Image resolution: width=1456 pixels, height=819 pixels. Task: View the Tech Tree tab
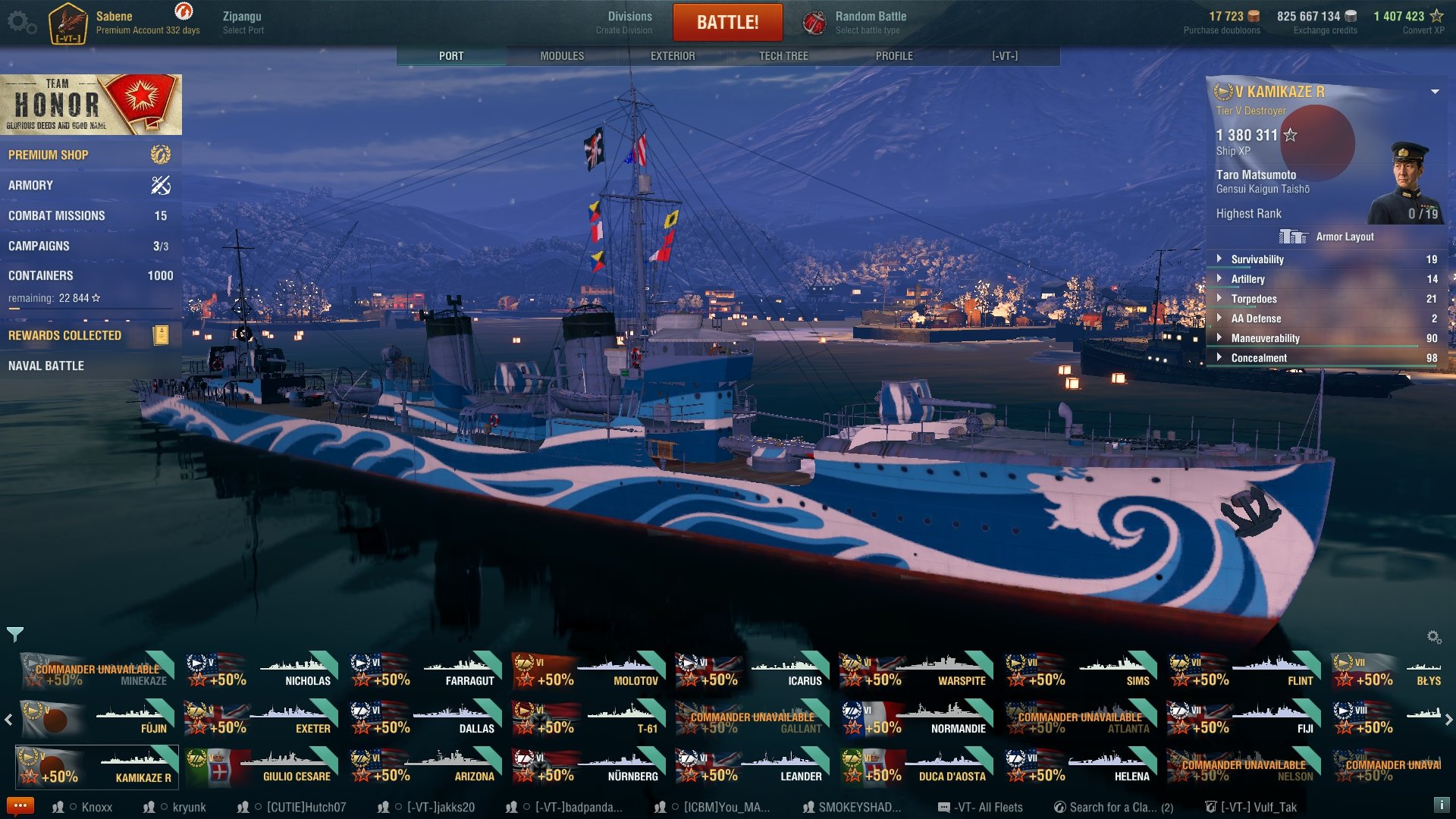click(x=783, y=56)
